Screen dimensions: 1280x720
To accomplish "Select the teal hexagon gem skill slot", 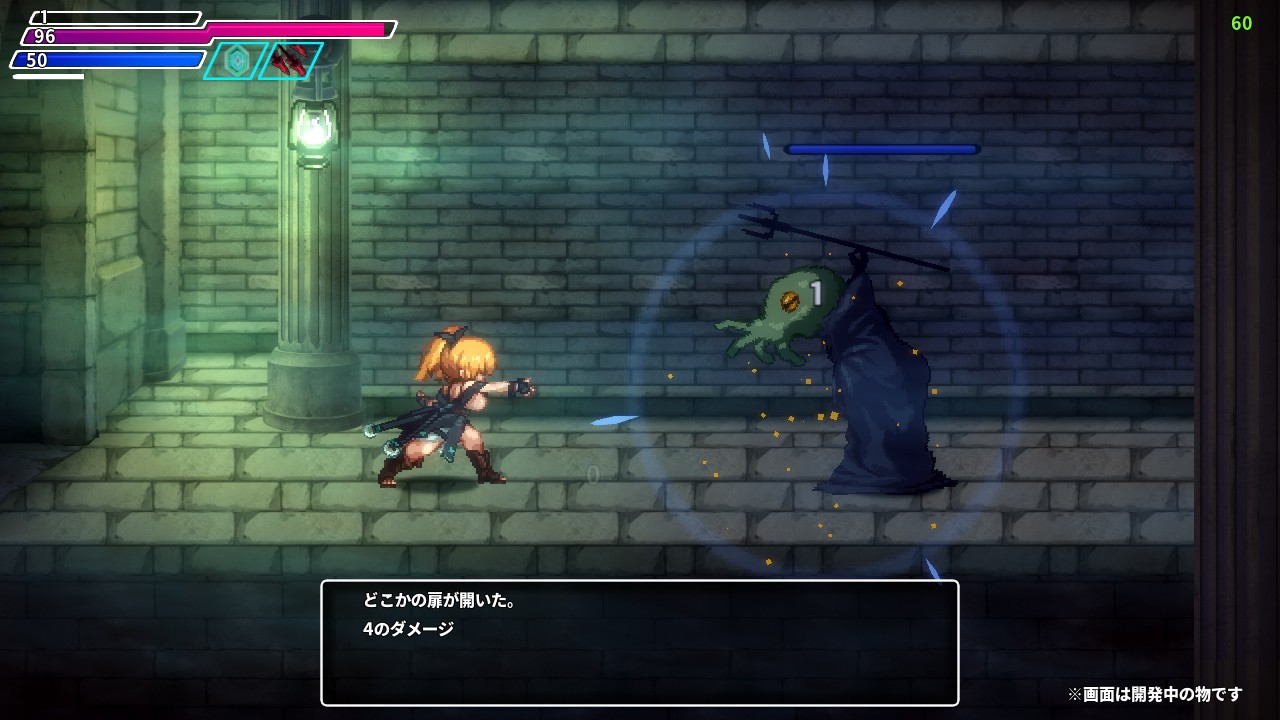I will coord(237,61).
